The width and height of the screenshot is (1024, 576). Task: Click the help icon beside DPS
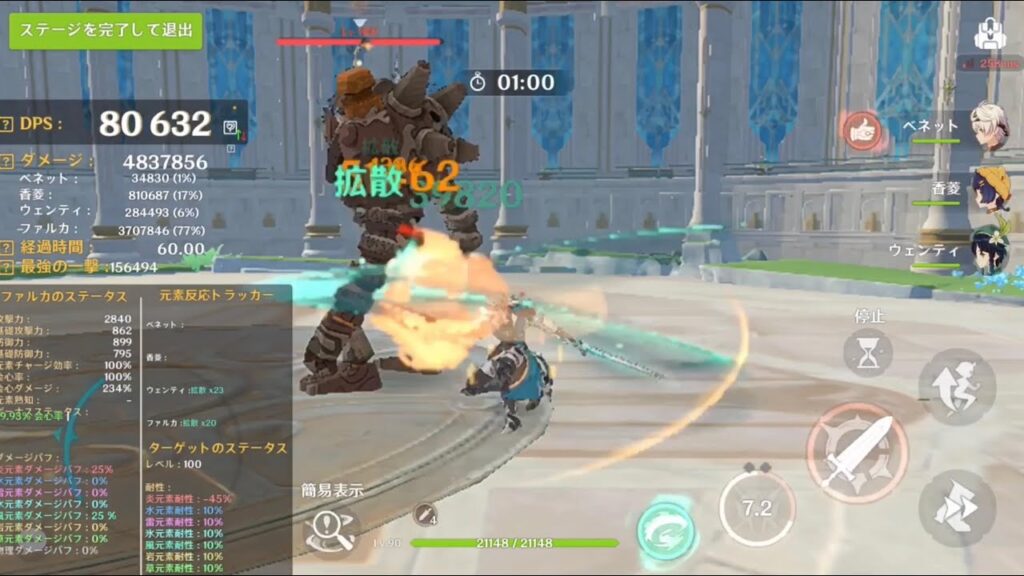pos(8,124)
